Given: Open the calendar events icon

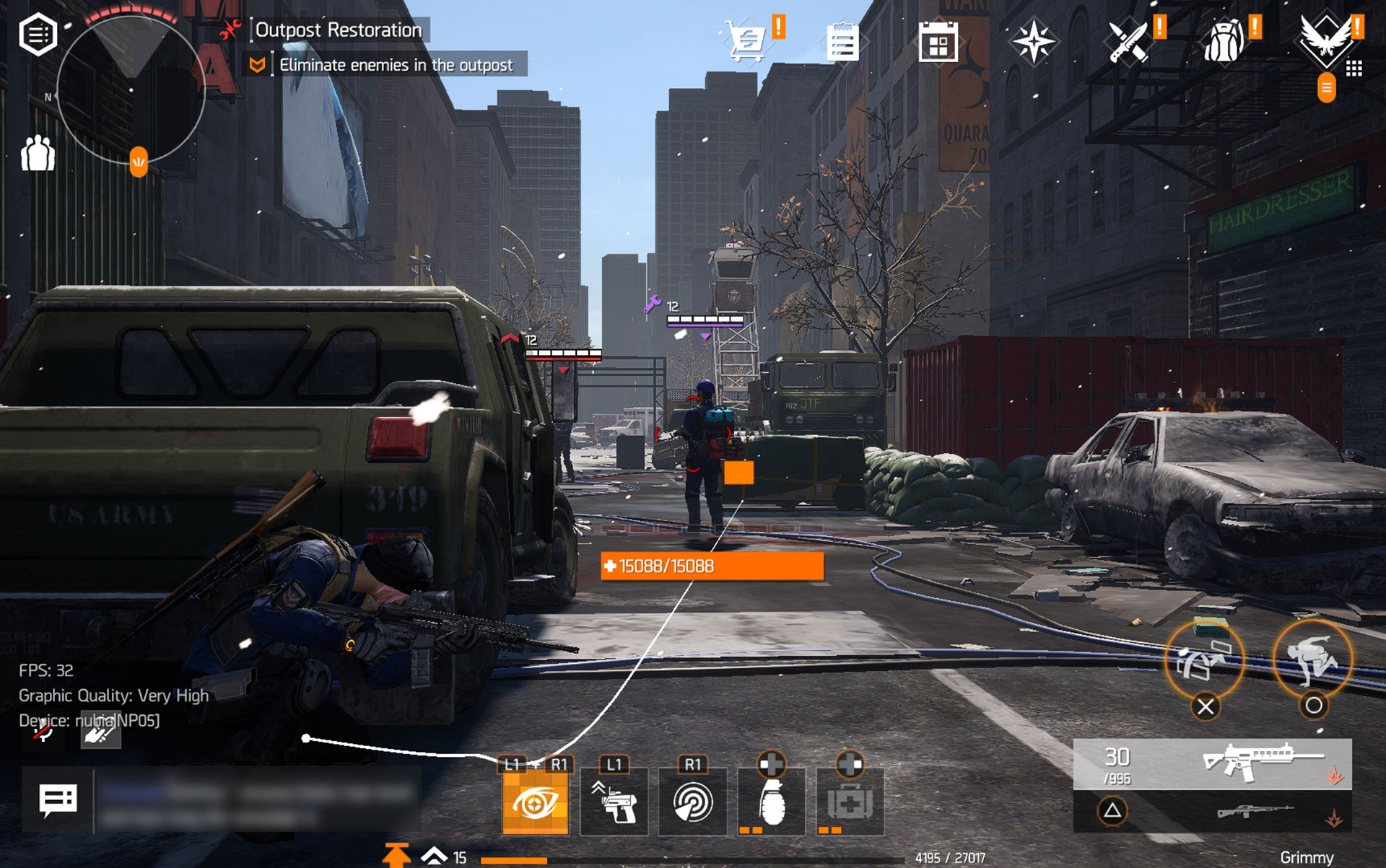Looking at the screenshot, I should click(x=938, y=42).
